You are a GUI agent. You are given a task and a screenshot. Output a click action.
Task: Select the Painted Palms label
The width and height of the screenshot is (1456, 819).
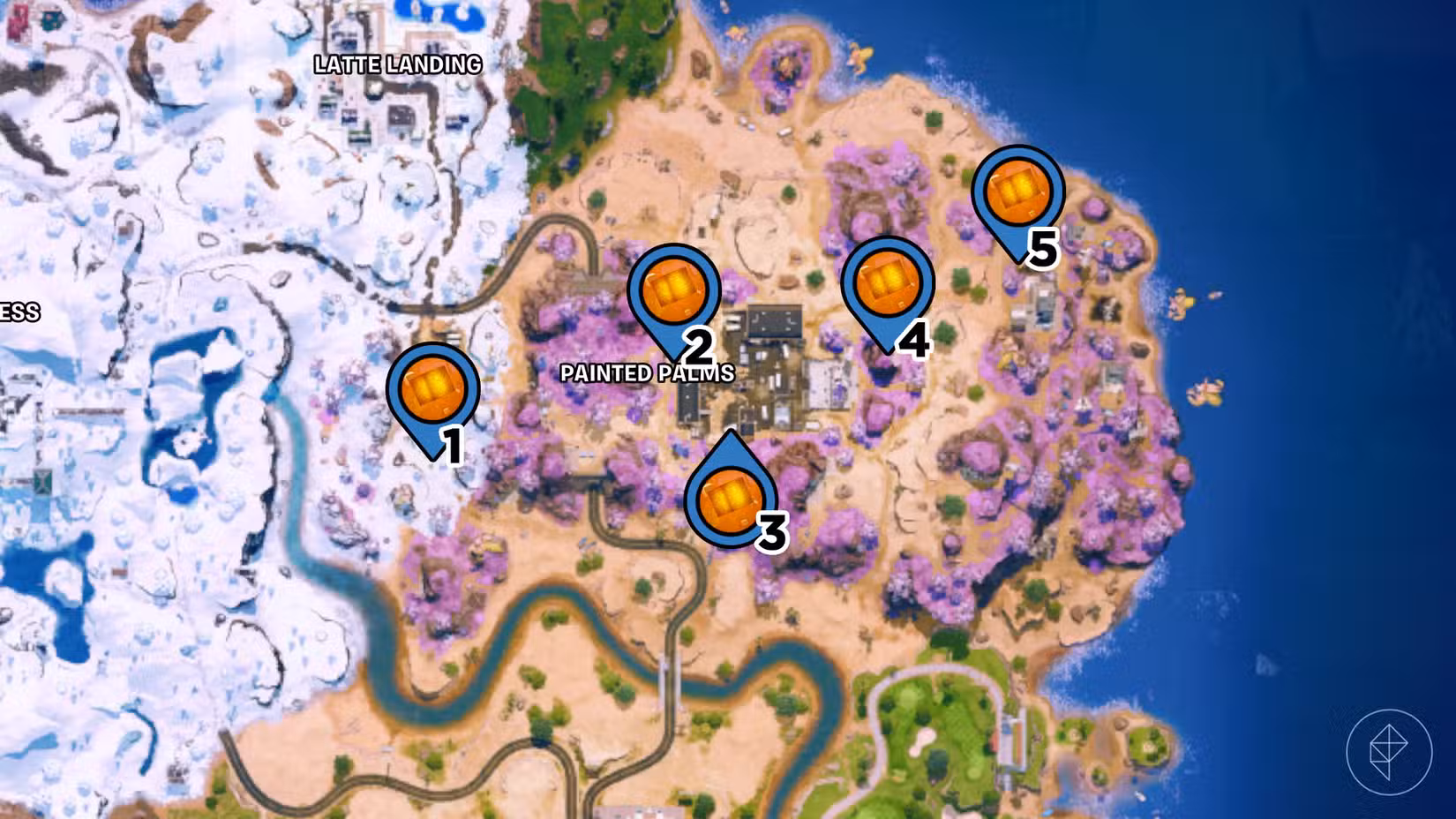pos(647,374)
